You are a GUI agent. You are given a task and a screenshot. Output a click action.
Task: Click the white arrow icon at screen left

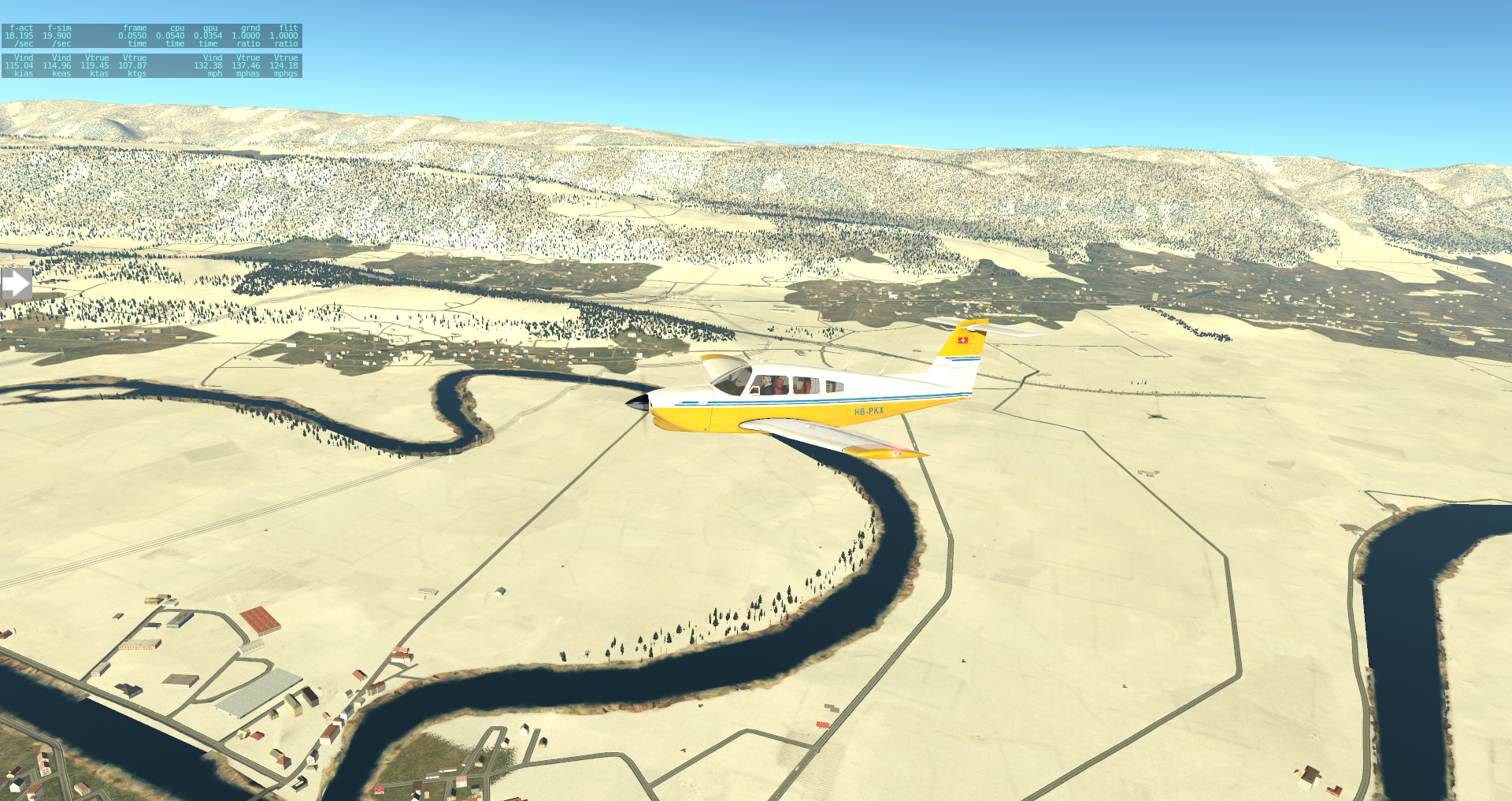coord(16,284)
